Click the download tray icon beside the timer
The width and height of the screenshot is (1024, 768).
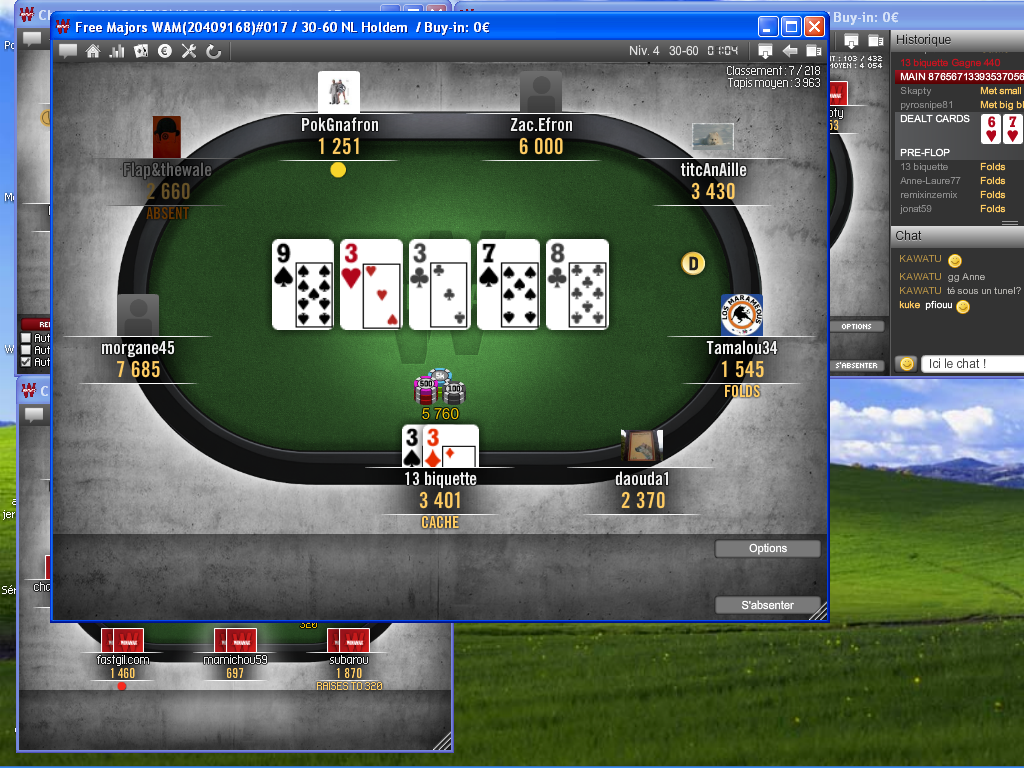(765, 51)
